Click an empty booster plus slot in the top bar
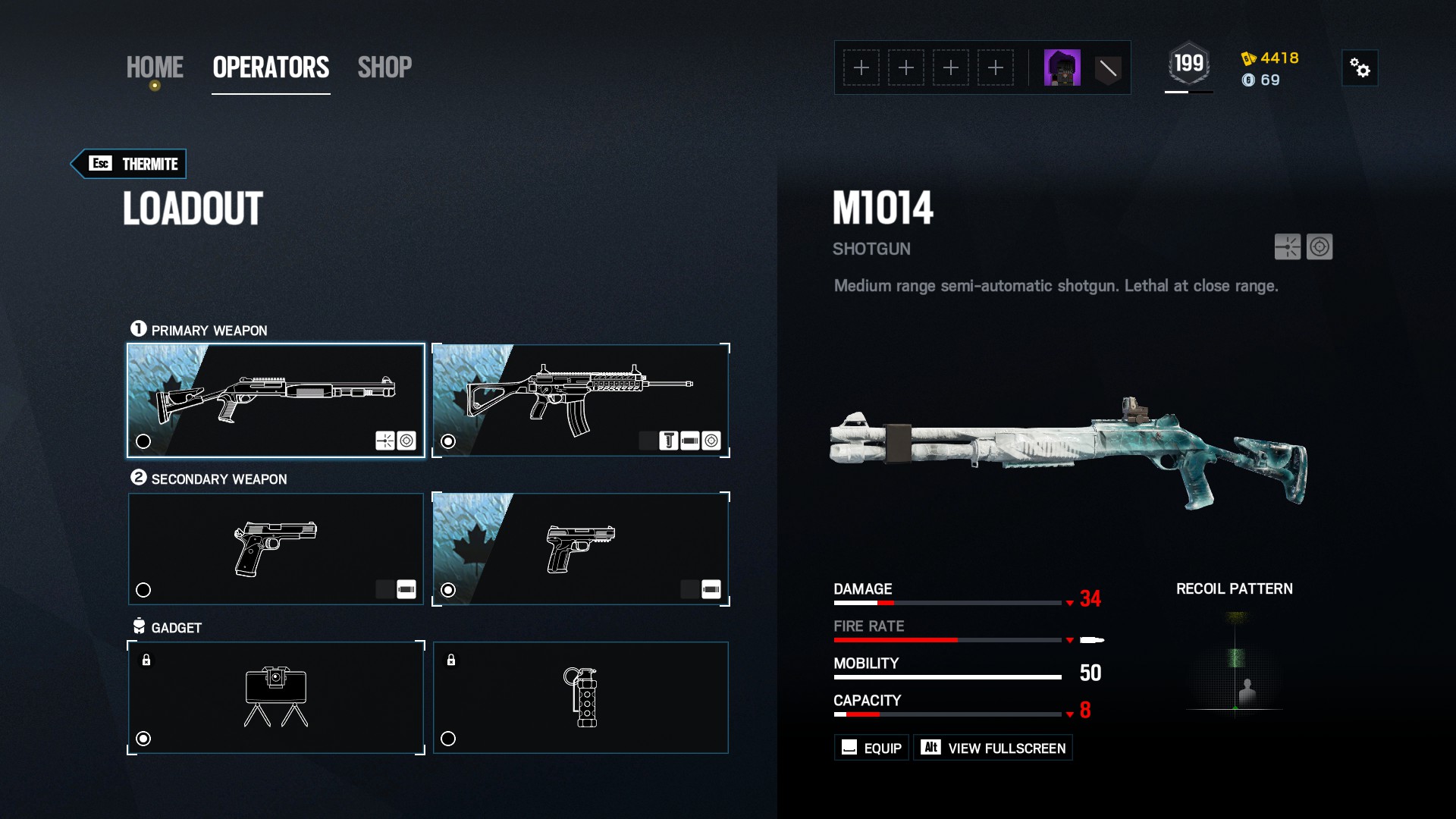This screenshot has height=819, width=1456. tap(861, 67)
